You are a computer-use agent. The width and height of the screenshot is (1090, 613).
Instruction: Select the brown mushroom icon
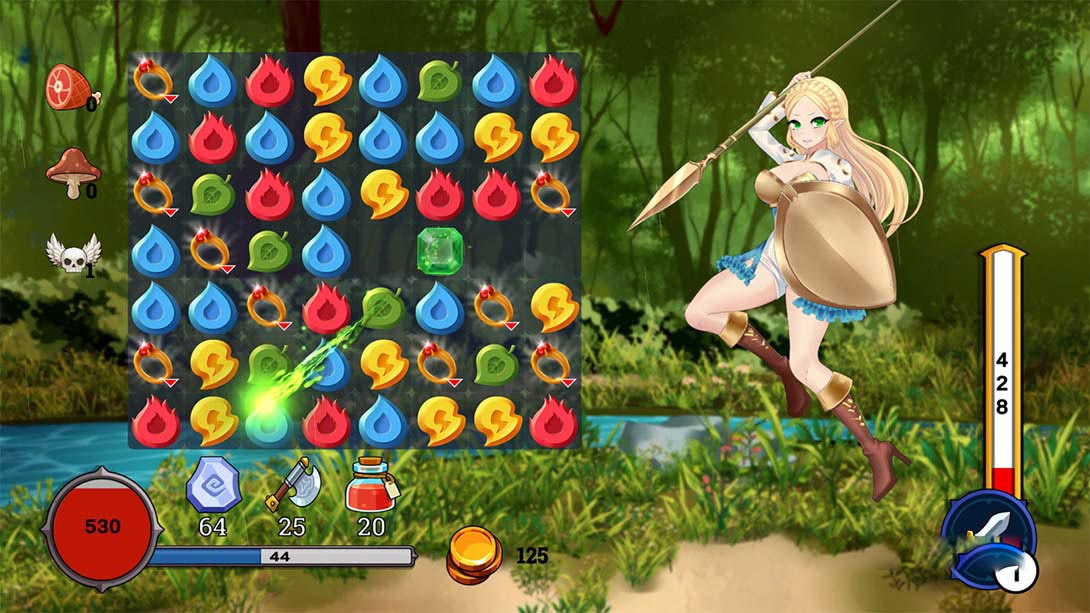tap(72, 172)
